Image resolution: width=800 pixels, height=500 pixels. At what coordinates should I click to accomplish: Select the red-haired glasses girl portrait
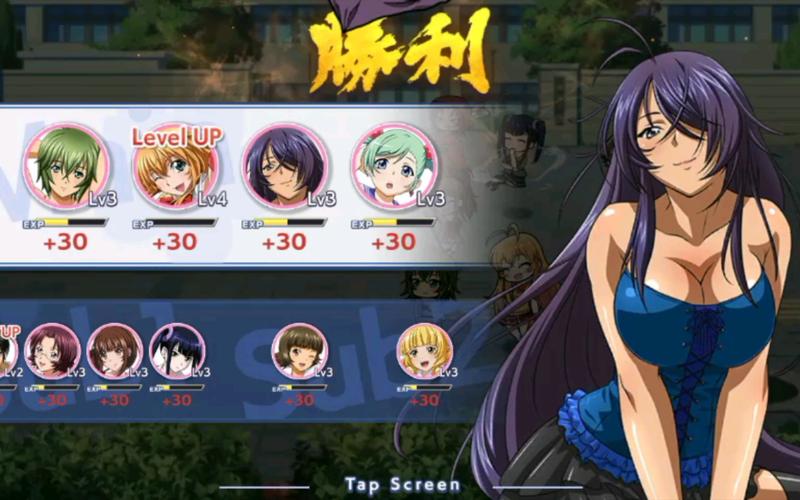click(x=52, y=351)
